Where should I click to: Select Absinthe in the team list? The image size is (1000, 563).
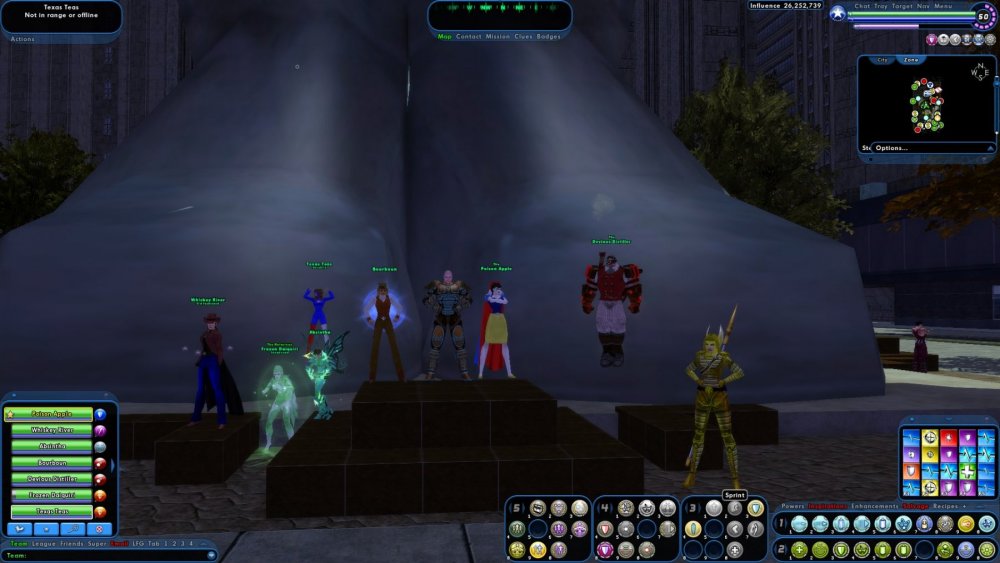point(53,446)
